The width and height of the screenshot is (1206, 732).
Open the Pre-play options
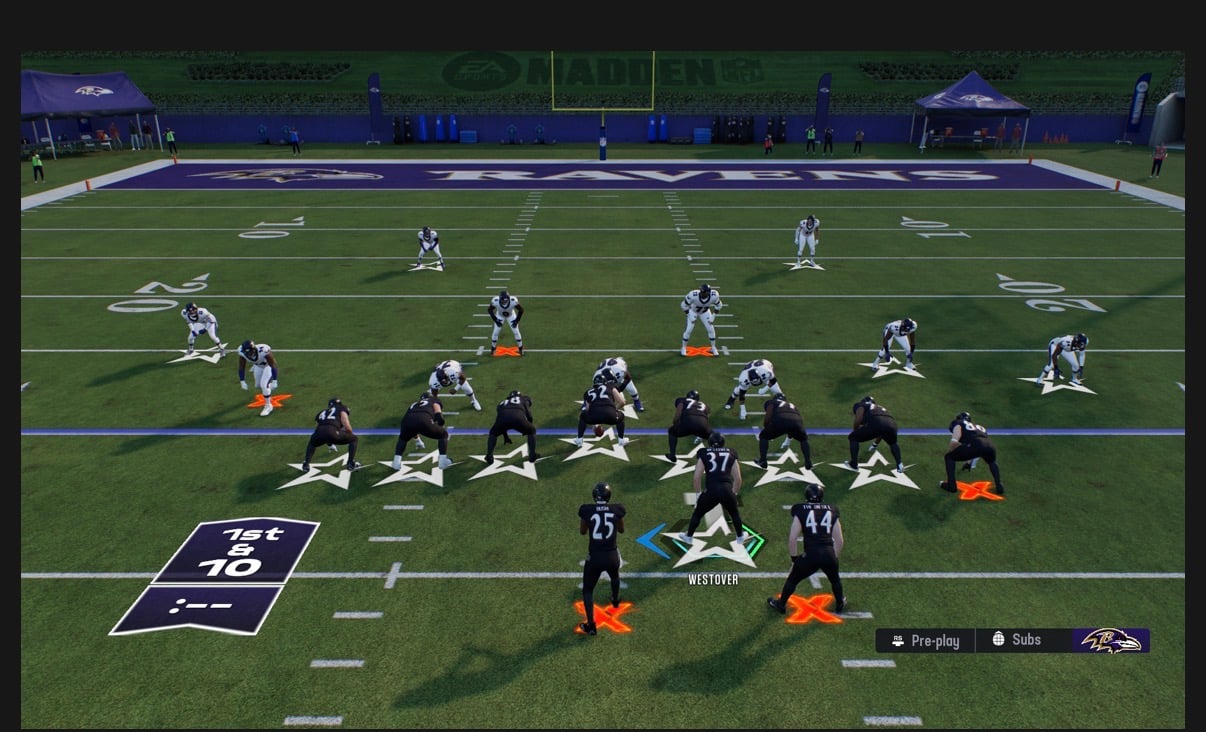[925, 641]
